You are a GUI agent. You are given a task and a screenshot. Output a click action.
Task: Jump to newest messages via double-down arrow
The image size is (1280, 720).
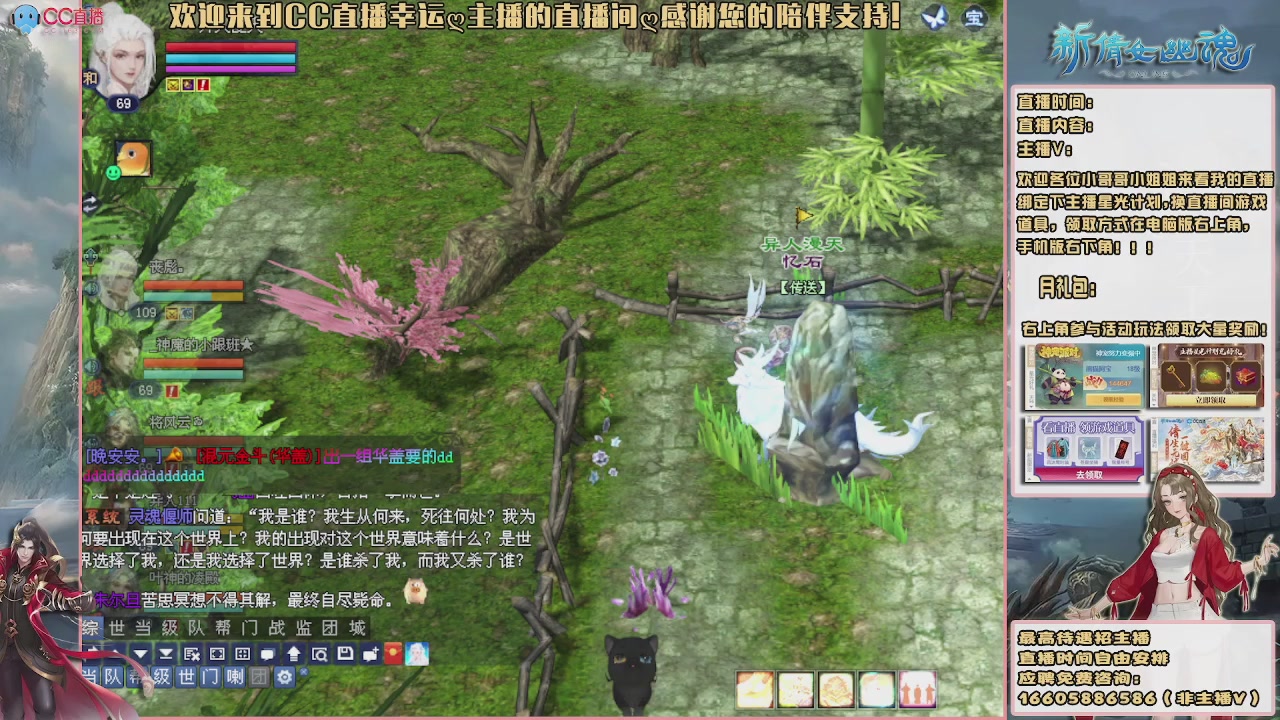tap(165, 654)
